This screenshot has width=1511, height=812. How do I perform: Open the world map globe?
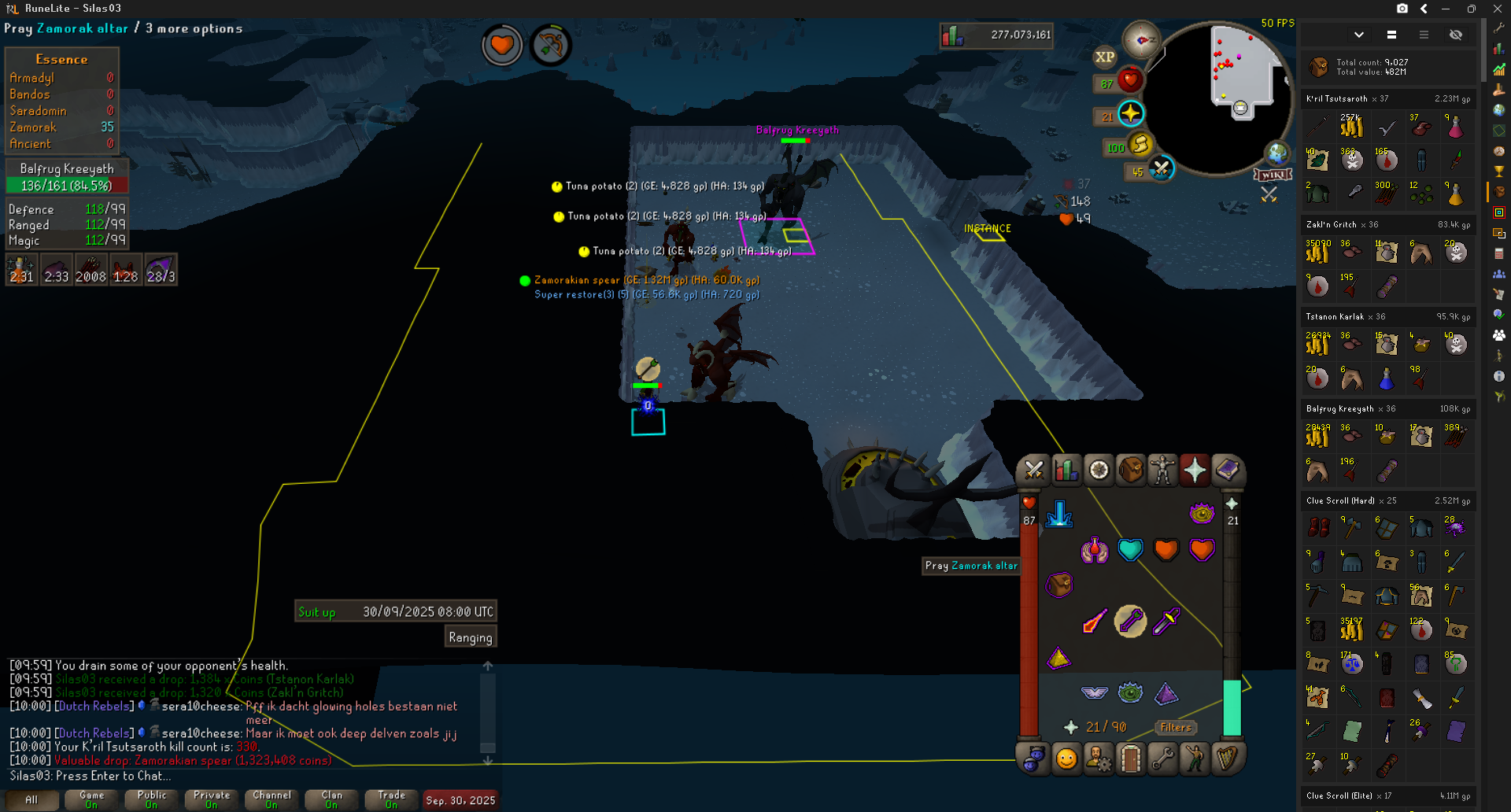pos(1276,153)
